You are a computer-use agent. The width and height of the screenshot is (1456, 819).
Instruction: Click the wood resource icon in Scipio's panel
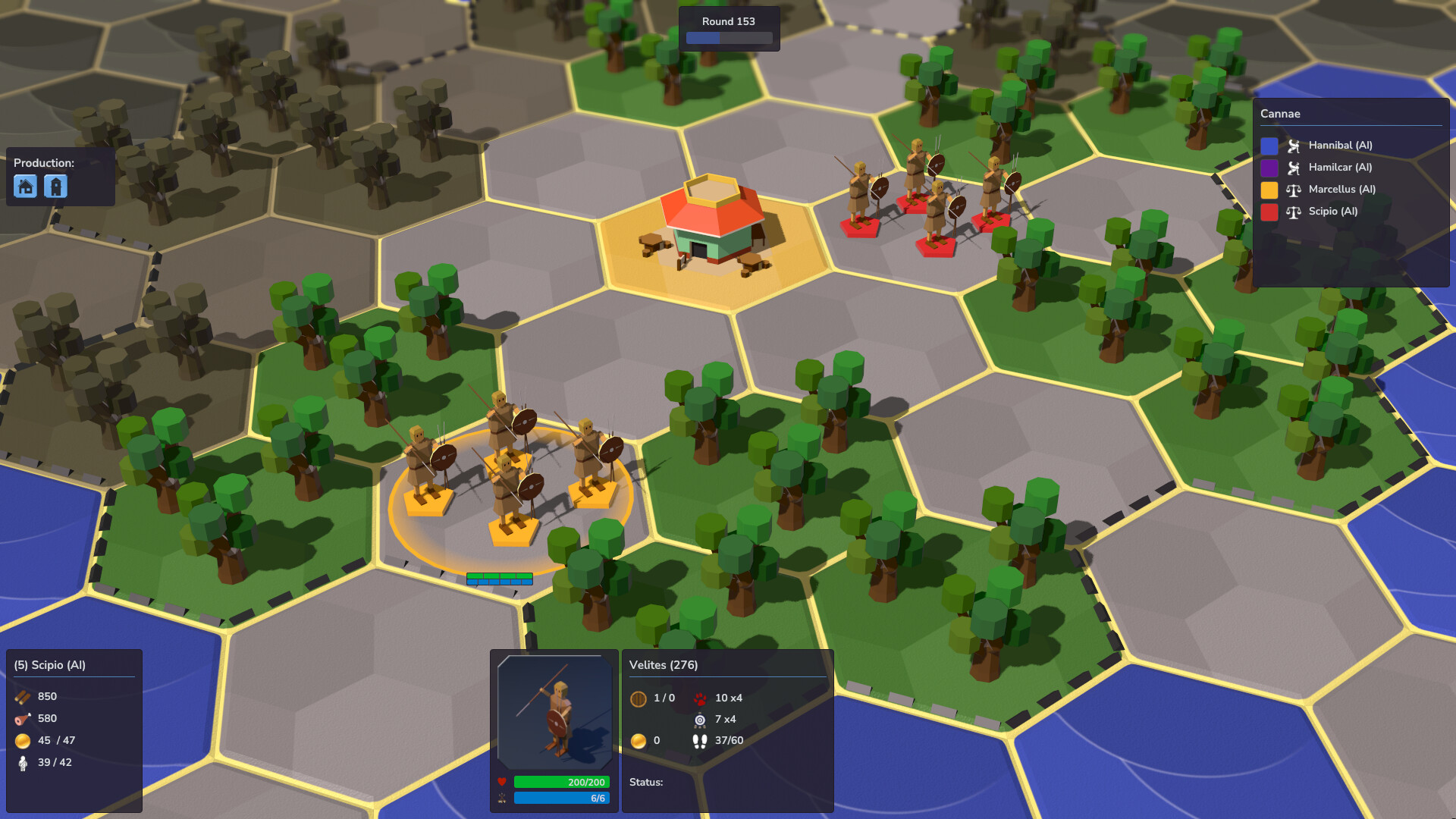21,695
